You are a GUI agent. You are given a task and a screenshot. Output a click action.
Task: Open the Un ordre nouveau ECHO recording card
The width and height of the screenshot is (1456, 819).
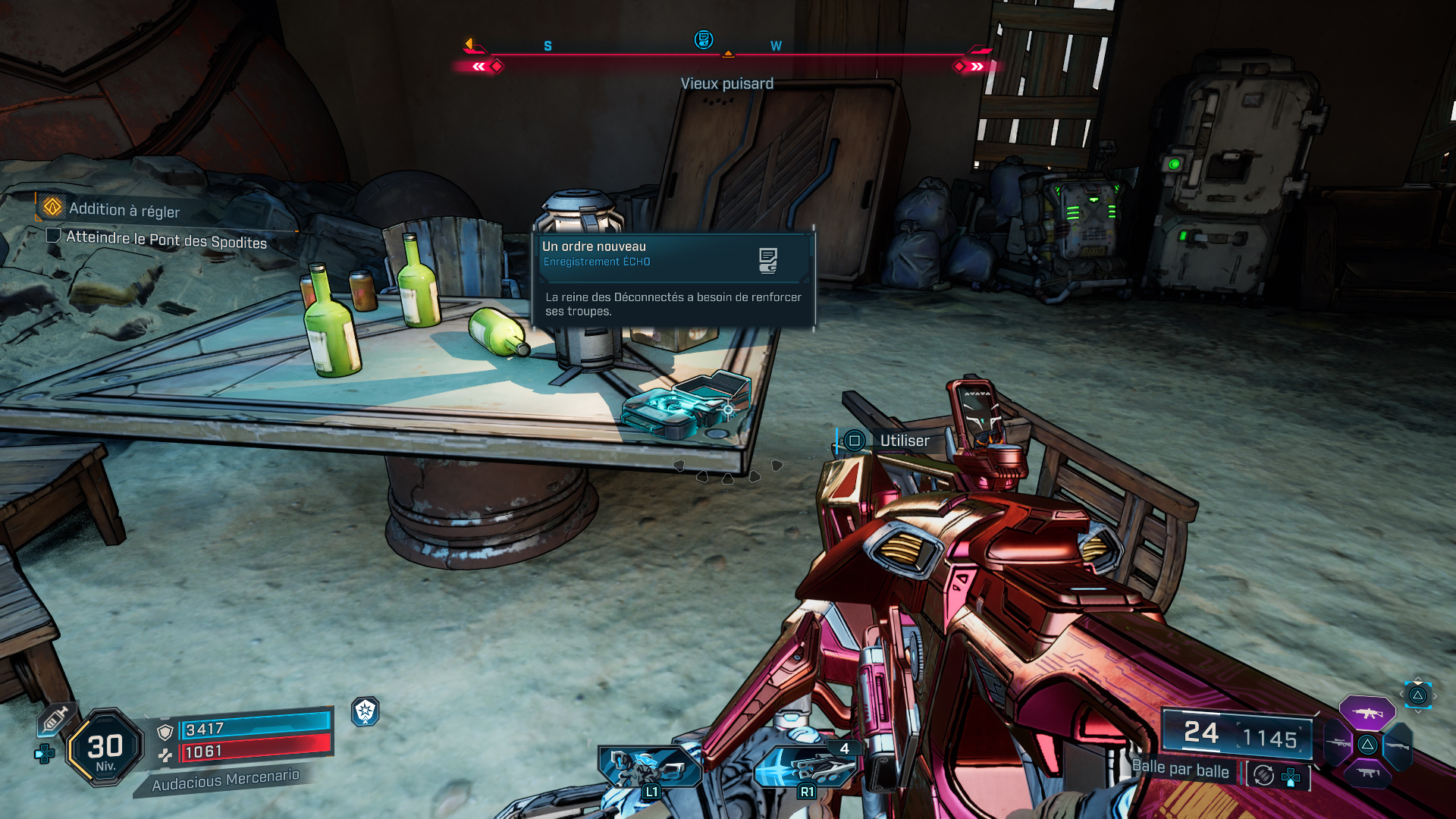tap(673, 279)
